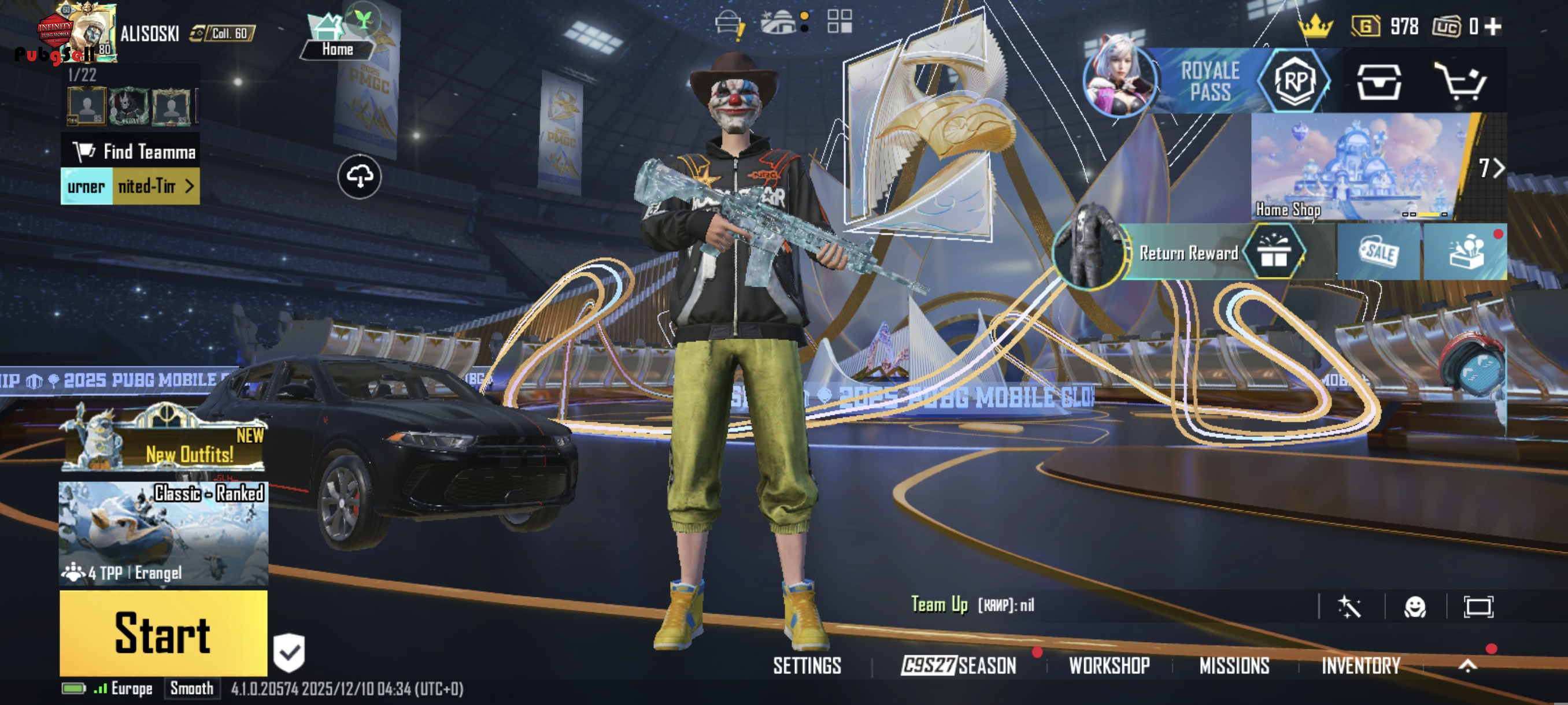1568x705 pixels.
Task: Open the Inventory
Action: coord(1360,666)
